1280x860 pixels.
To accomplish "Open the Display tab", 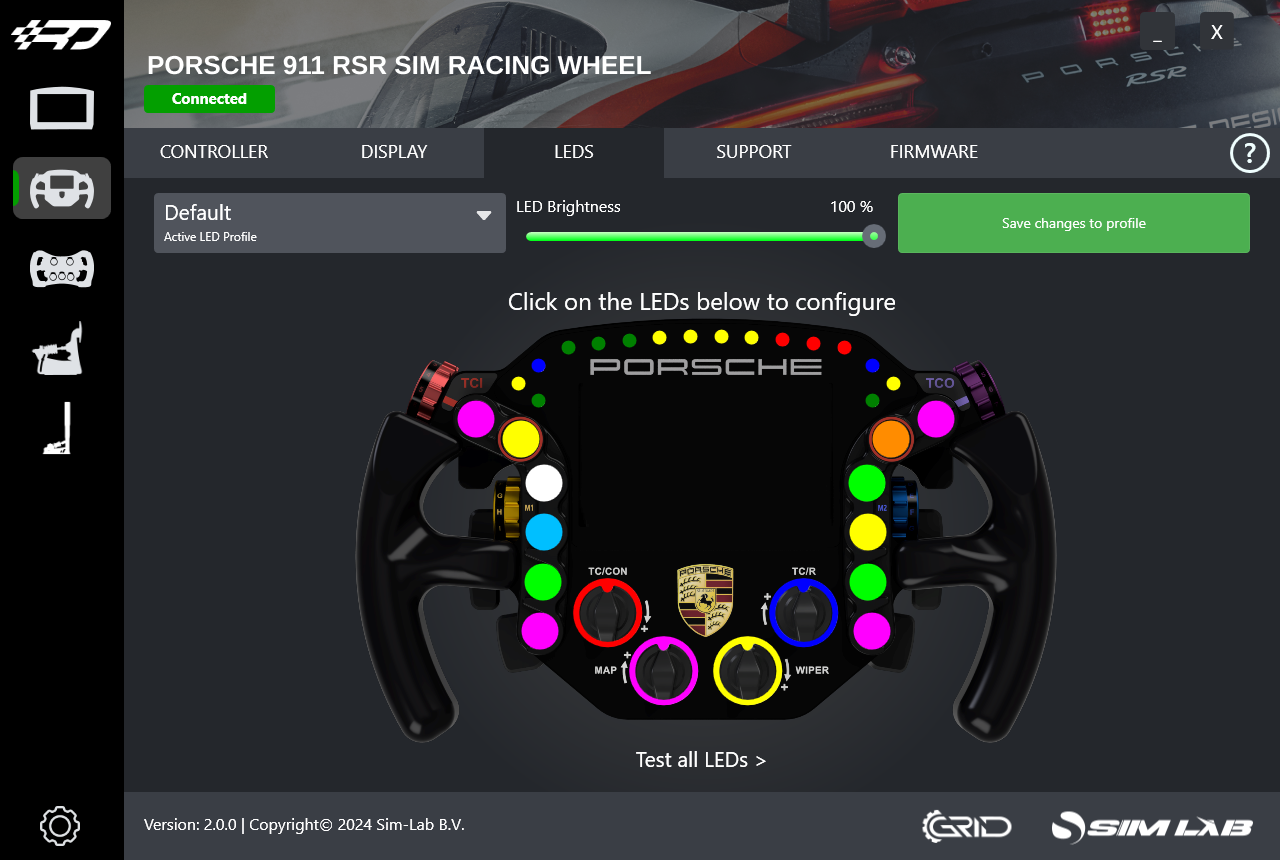I will (x=394, y=152).
